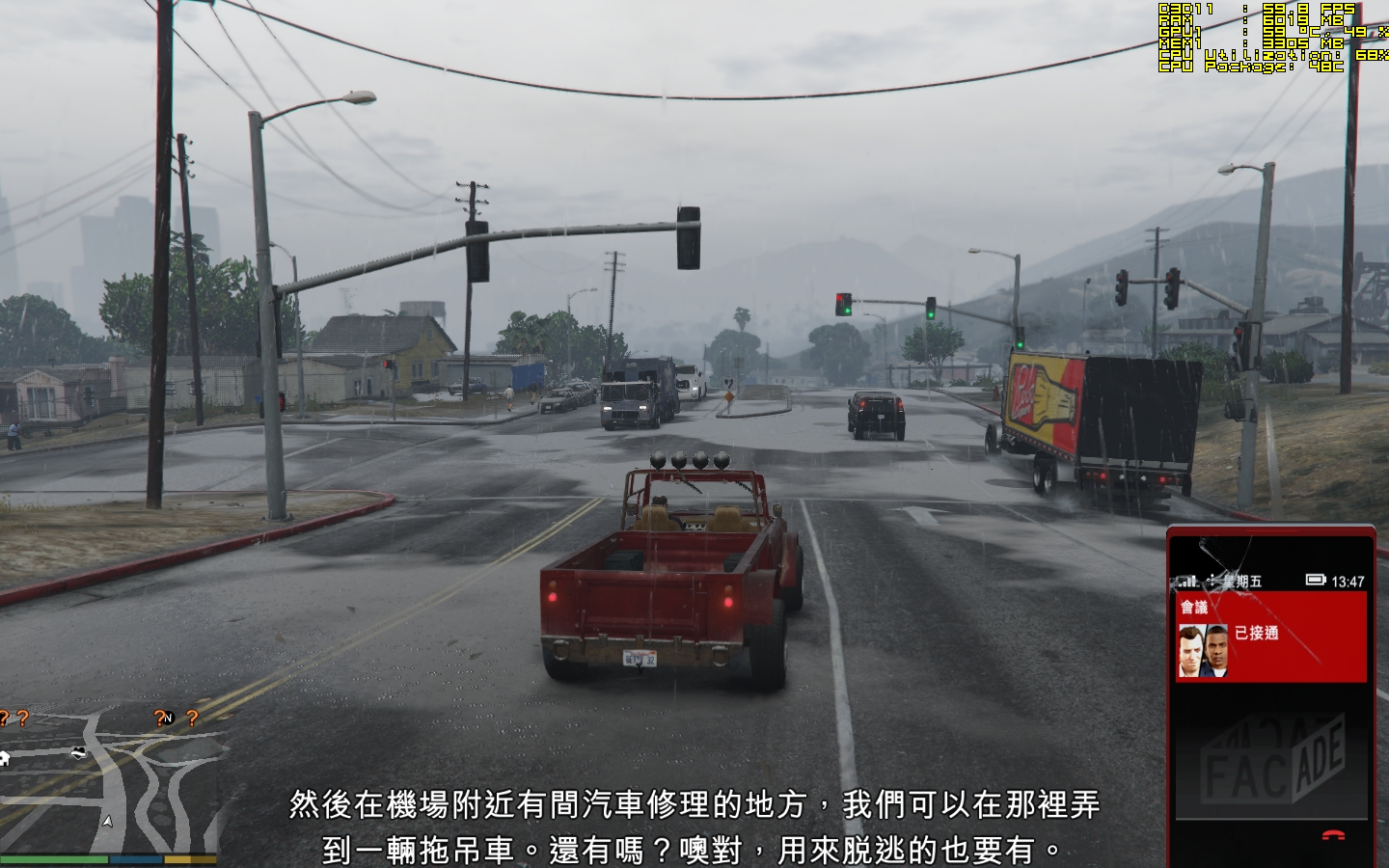Select the barbershop blip on the minimap
The height and width of the screenshot is (868, 1389).
[78, 752]
